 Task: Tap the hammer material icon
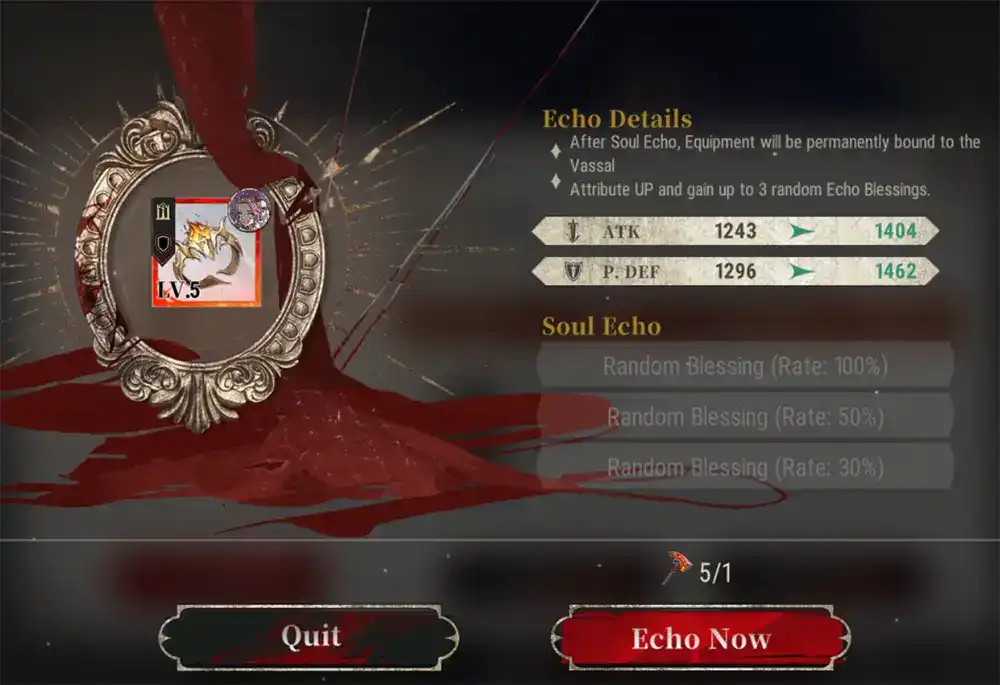(x=677, y=571)
